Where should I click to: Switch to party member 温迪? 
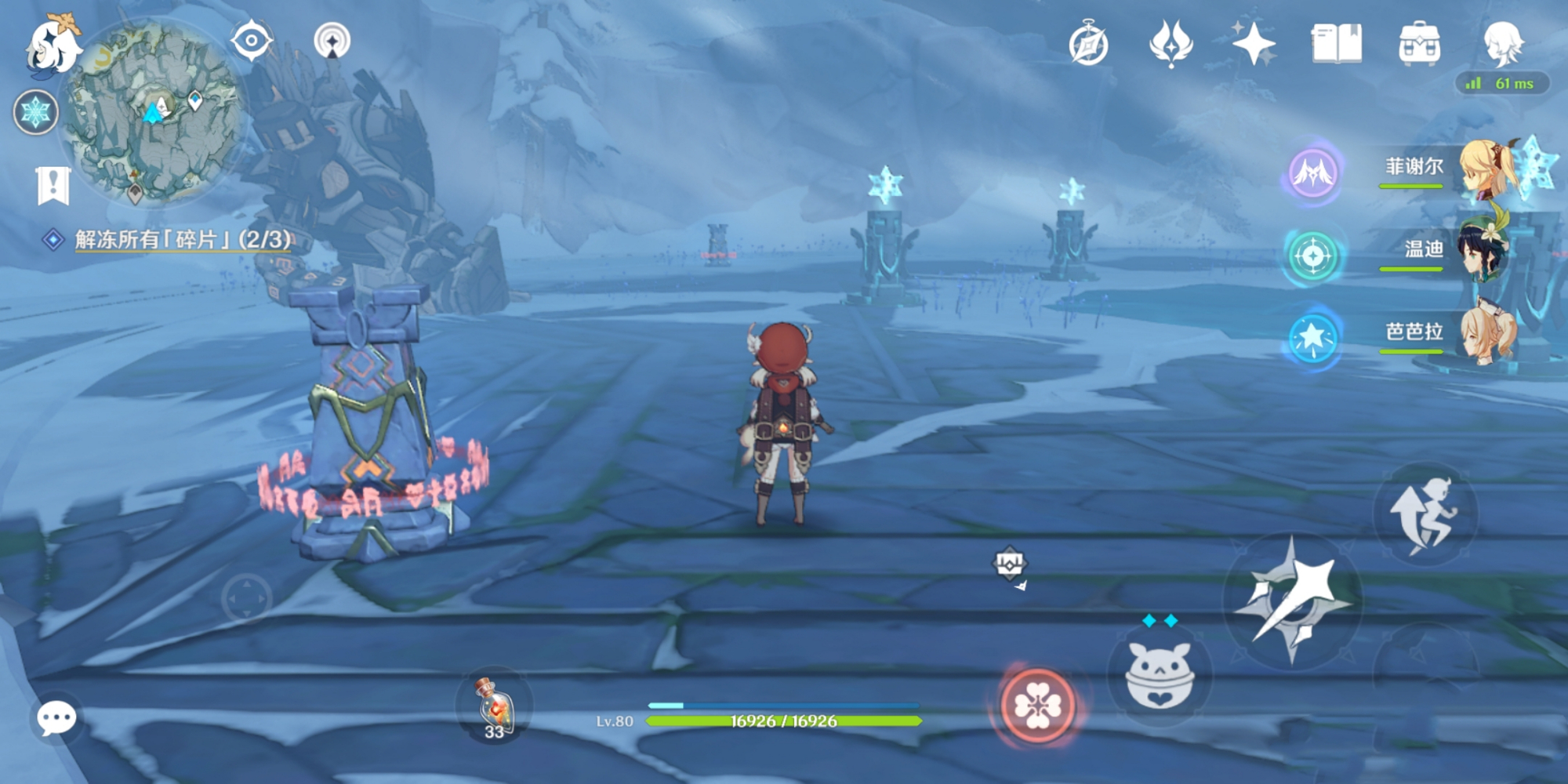point(1486,250)
